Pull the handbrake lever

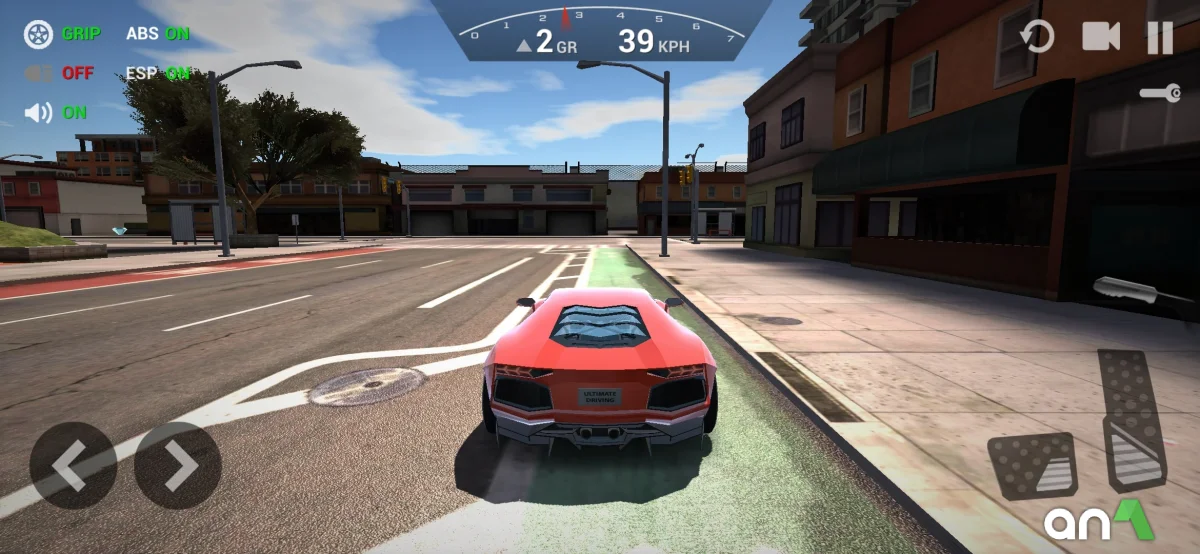coord(1129,291)
